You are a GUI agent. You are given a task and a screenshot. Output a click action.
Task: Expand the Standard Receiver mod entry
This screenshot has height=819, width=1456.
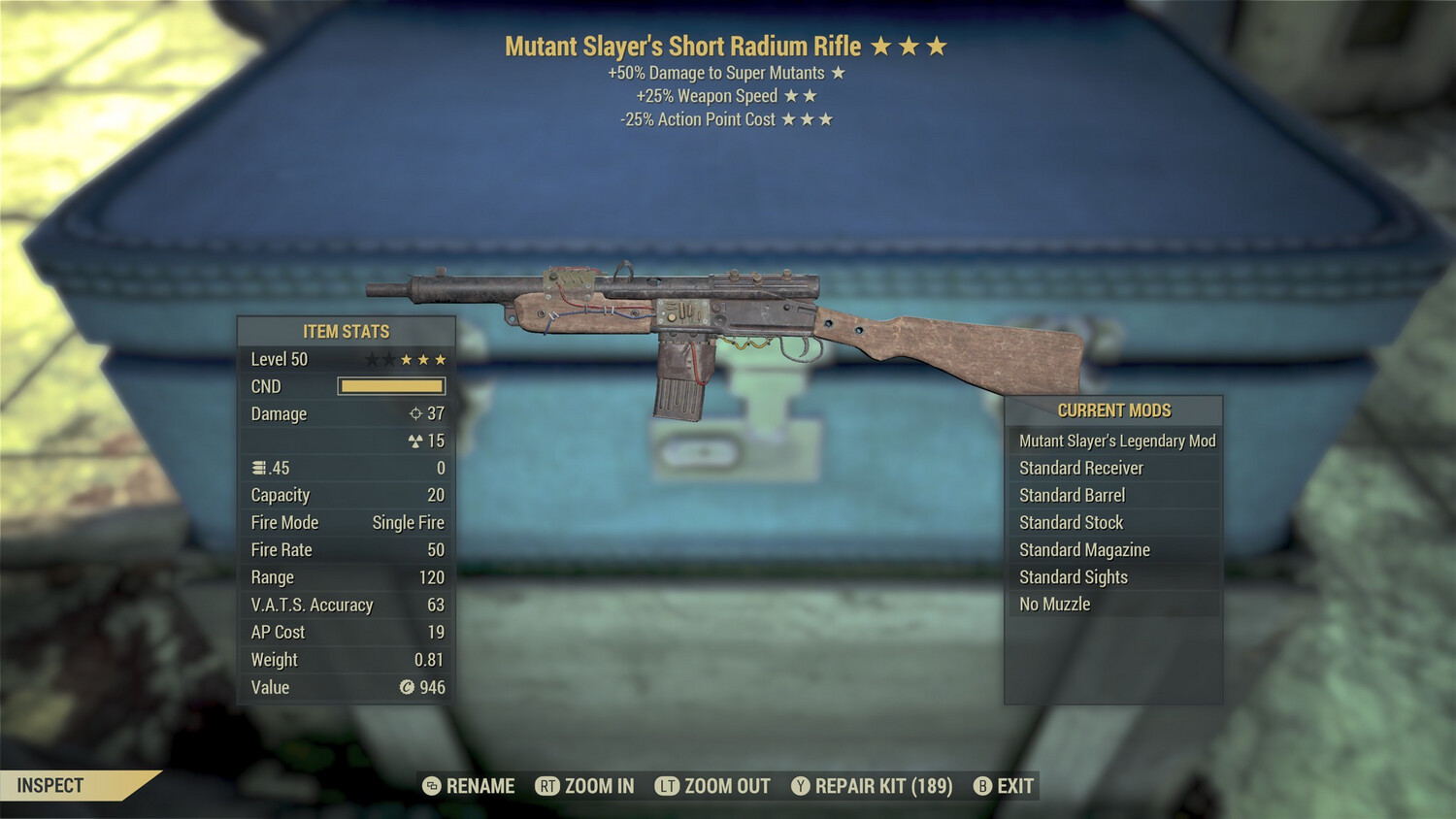[1081, 468]
